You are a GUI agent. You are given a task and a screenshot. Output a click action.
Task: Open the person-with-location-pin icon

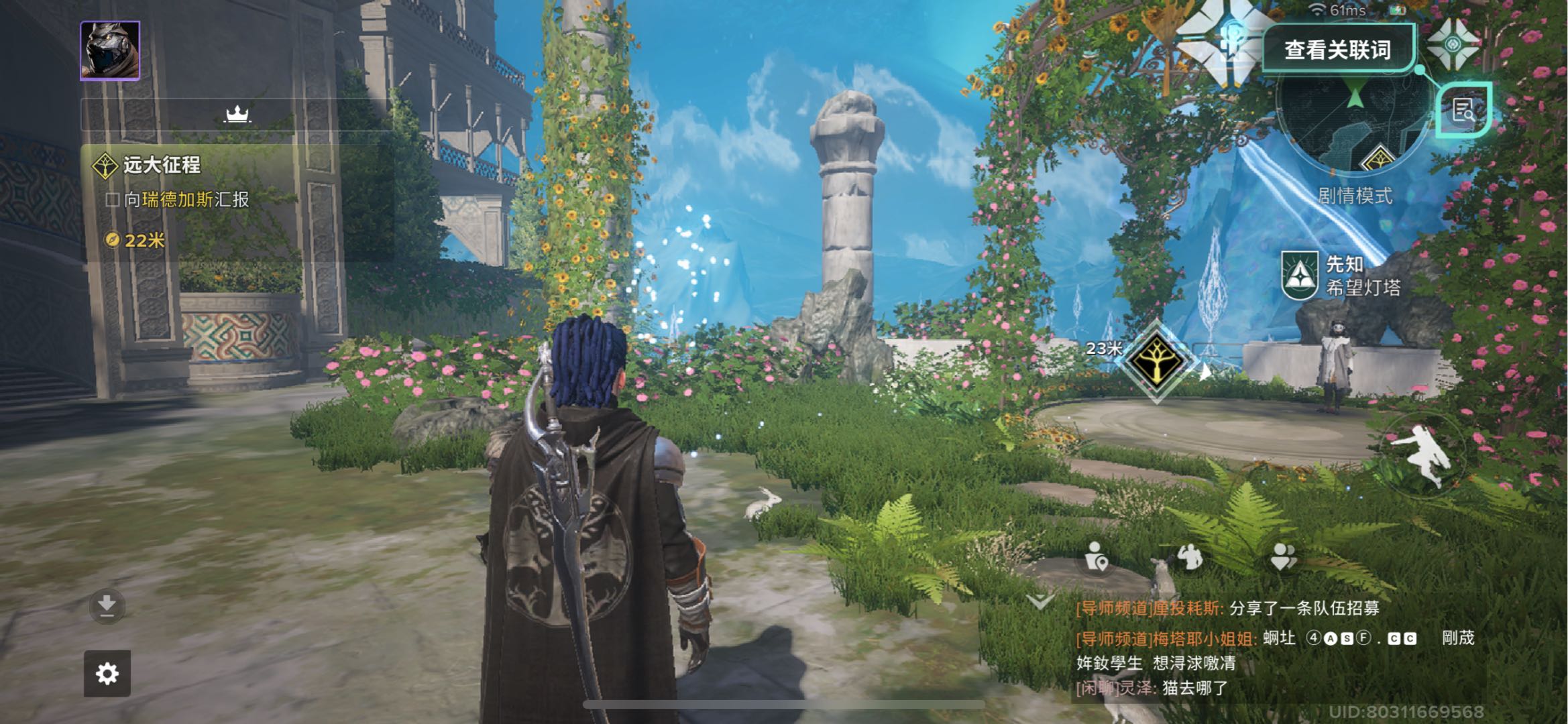[x=1096, y=556]
